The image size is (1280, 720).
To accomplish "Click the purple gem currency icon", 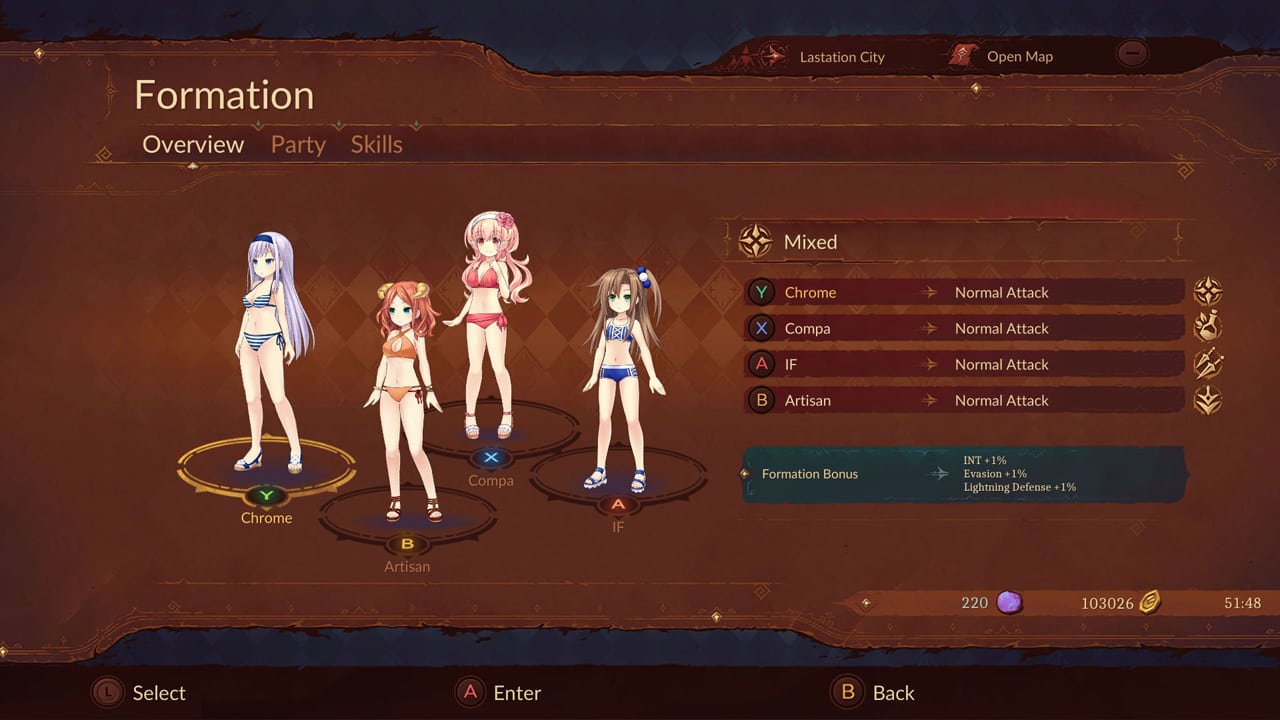I will click(1010, 602).
